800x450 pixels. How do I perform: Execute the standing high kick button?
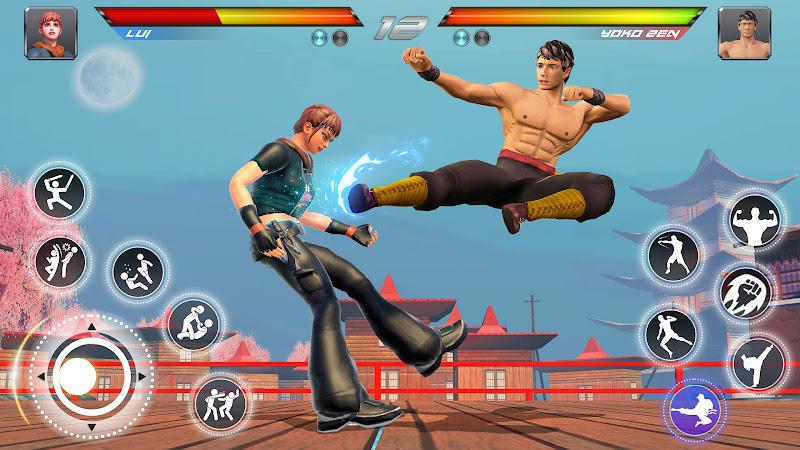tap(757, 363)
